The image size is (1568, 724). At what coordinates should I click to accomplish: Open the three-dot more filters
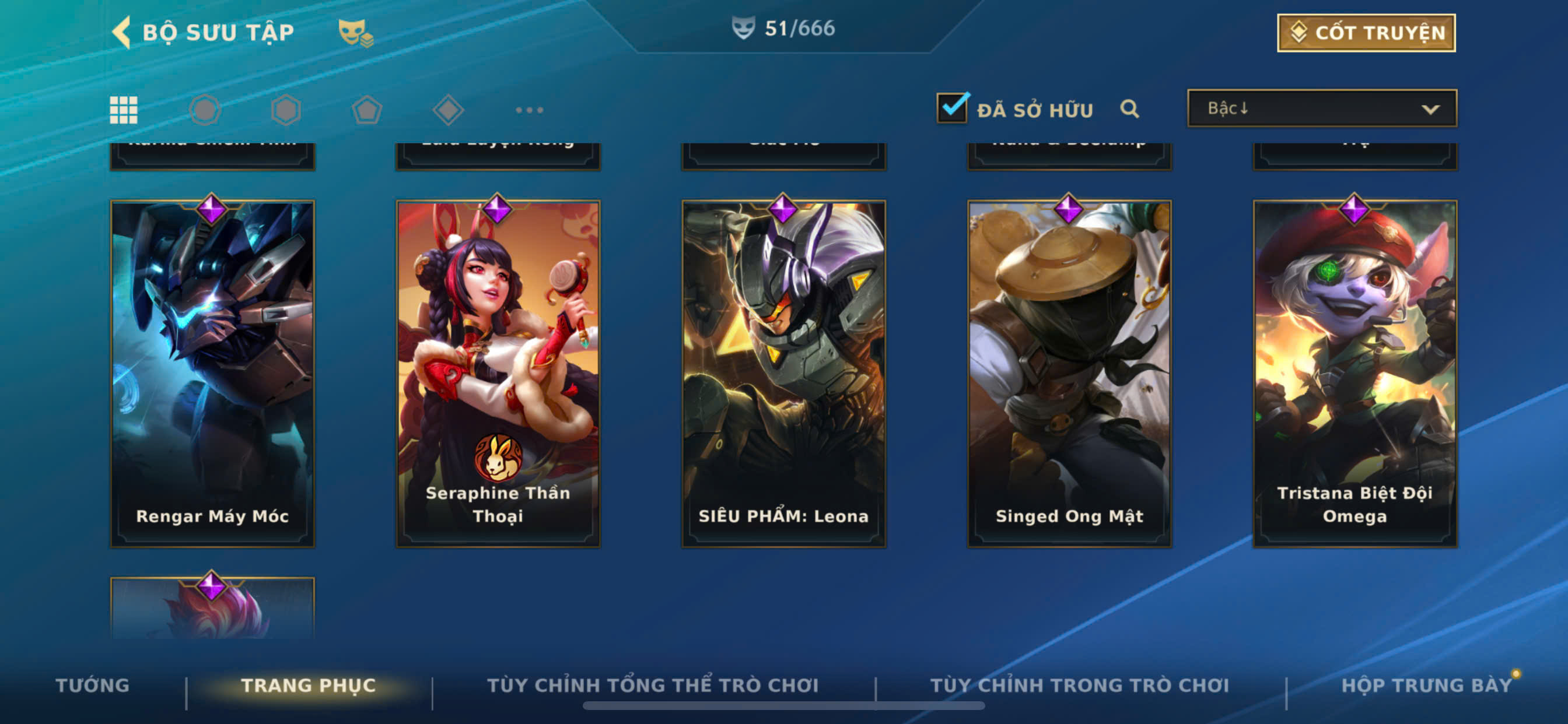point(529,110)
